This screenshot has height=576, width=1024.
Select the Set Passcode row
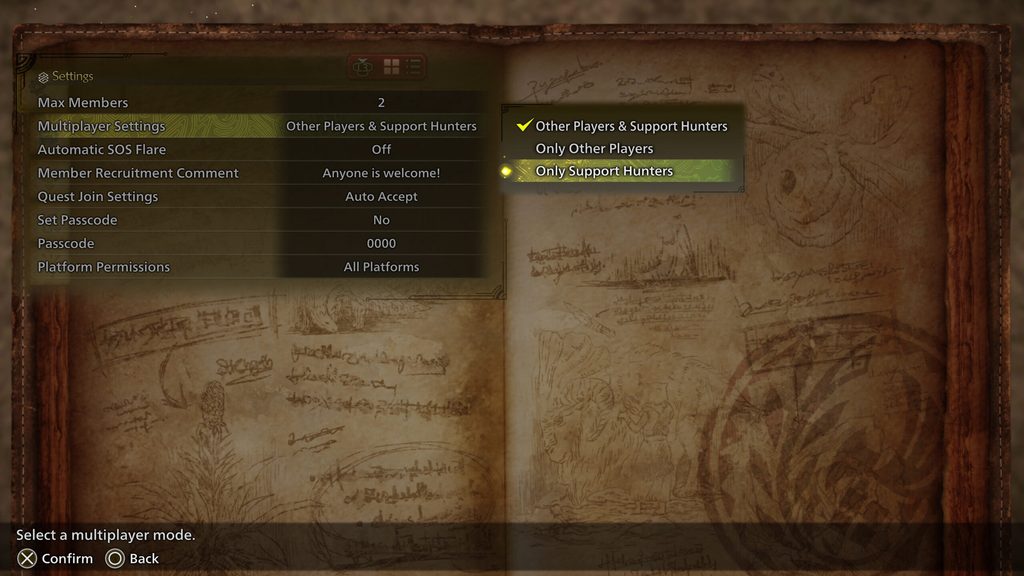[x=258, y=220]
